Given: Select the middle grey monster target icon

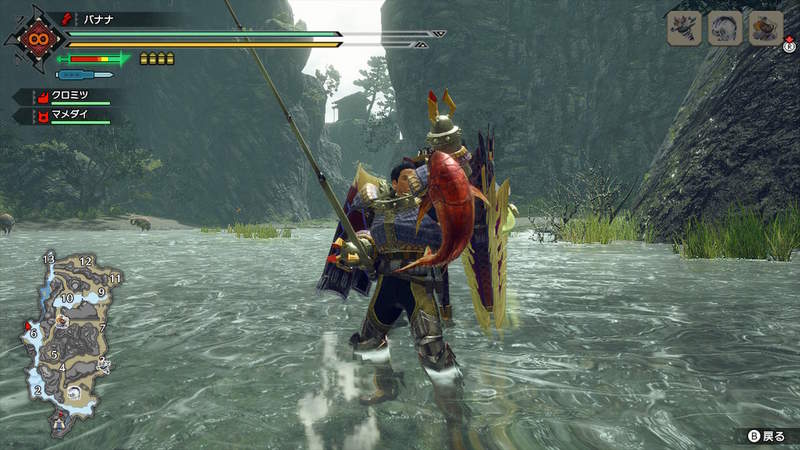Looking at the screenshot, I should pos(725,28).
